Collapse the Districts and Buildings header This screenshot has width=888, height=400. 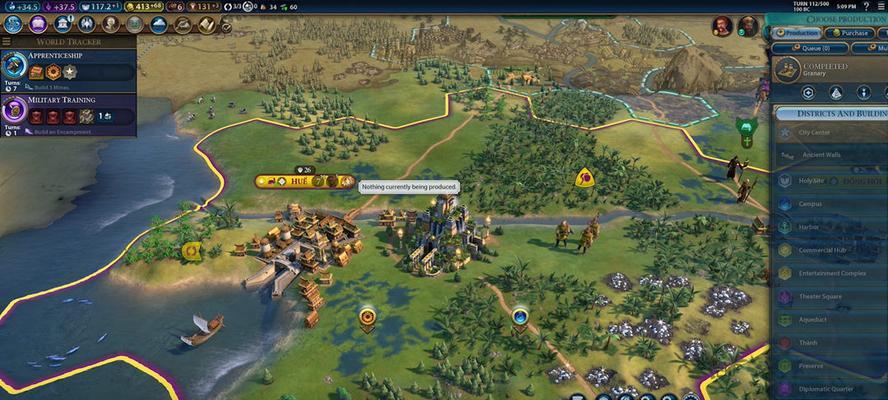click(x=830, y=113)
